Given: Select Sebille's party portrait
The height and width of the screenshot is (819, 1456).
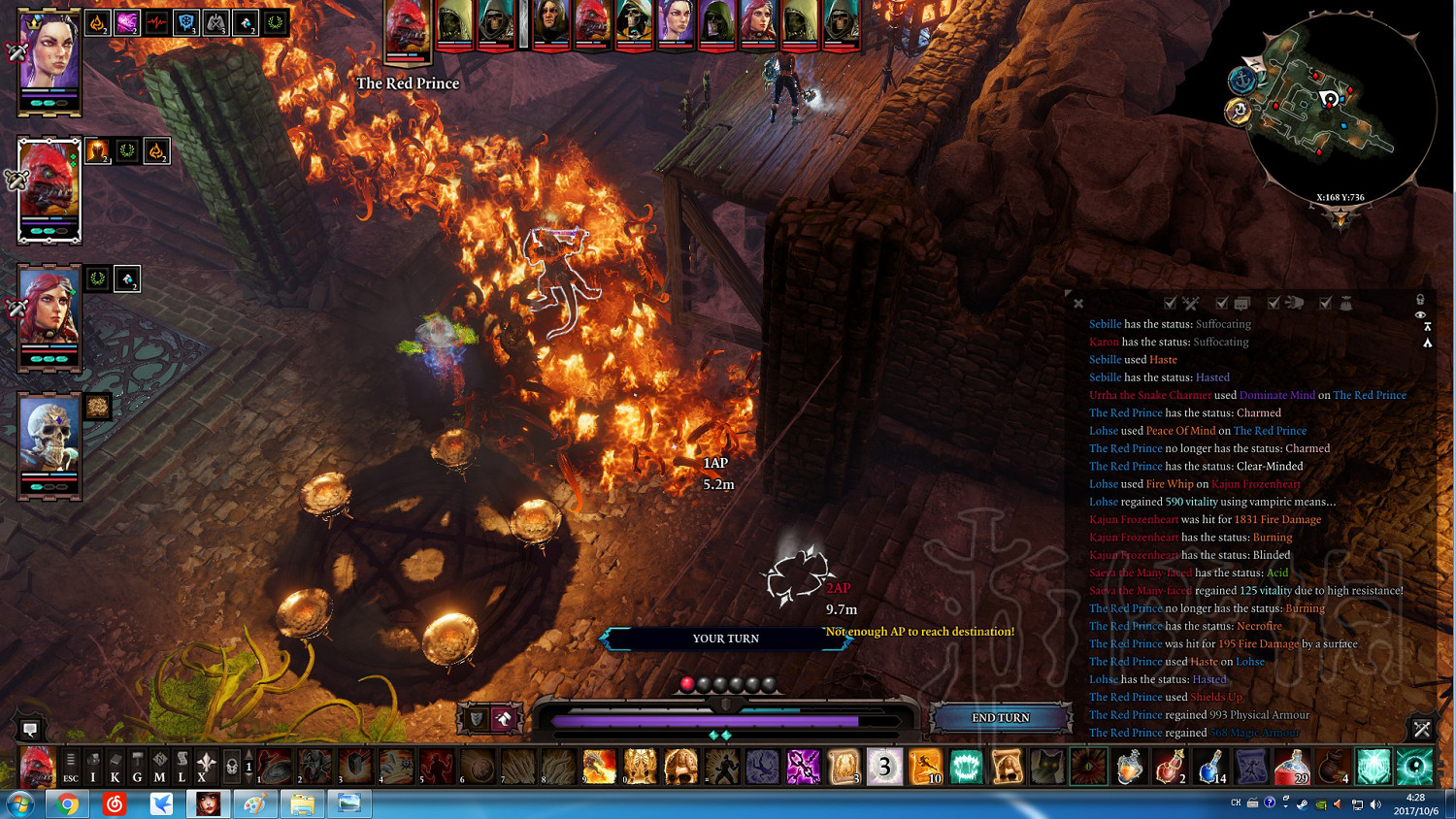Looking at the screenshot, I should tap(49, 60).
